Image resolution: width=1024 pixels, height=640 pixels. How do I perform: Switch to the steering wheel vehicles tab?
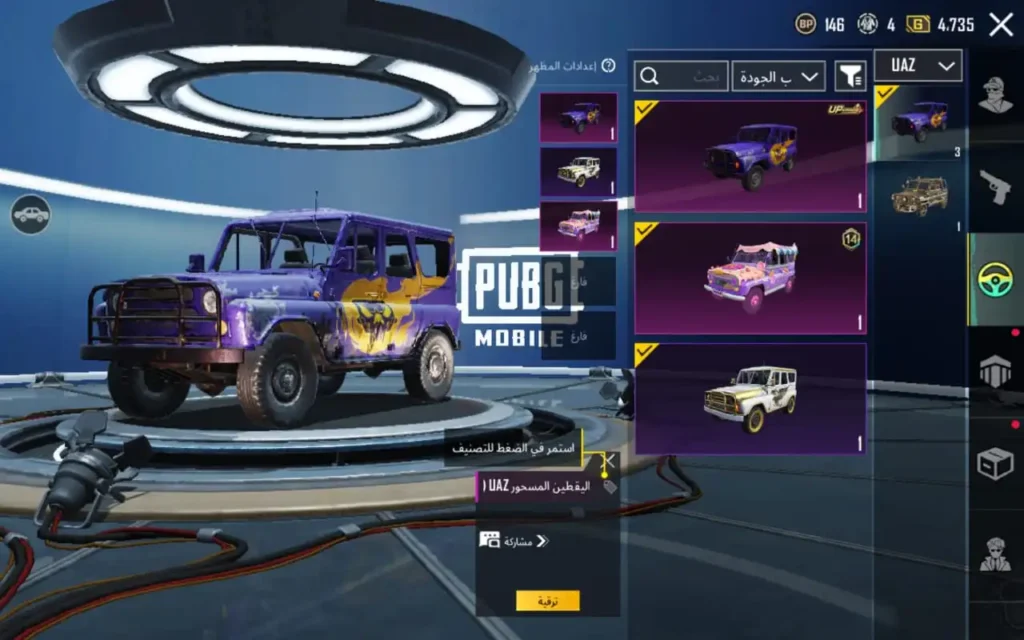pos(995,279)
